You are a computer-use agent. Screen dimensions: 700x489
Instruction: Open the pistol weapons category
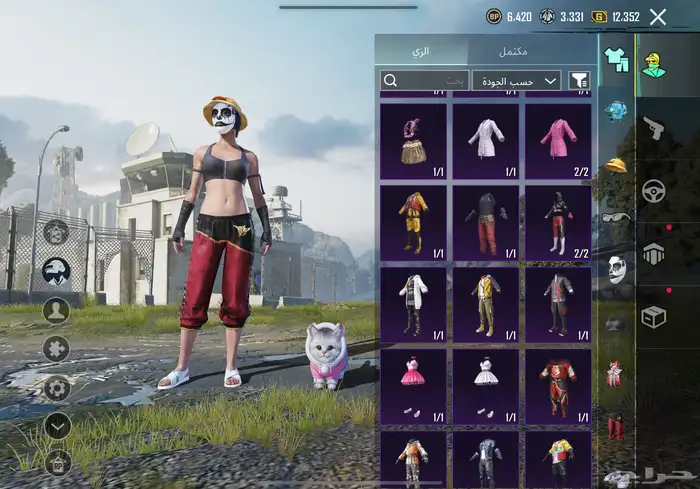pos(653,127)
